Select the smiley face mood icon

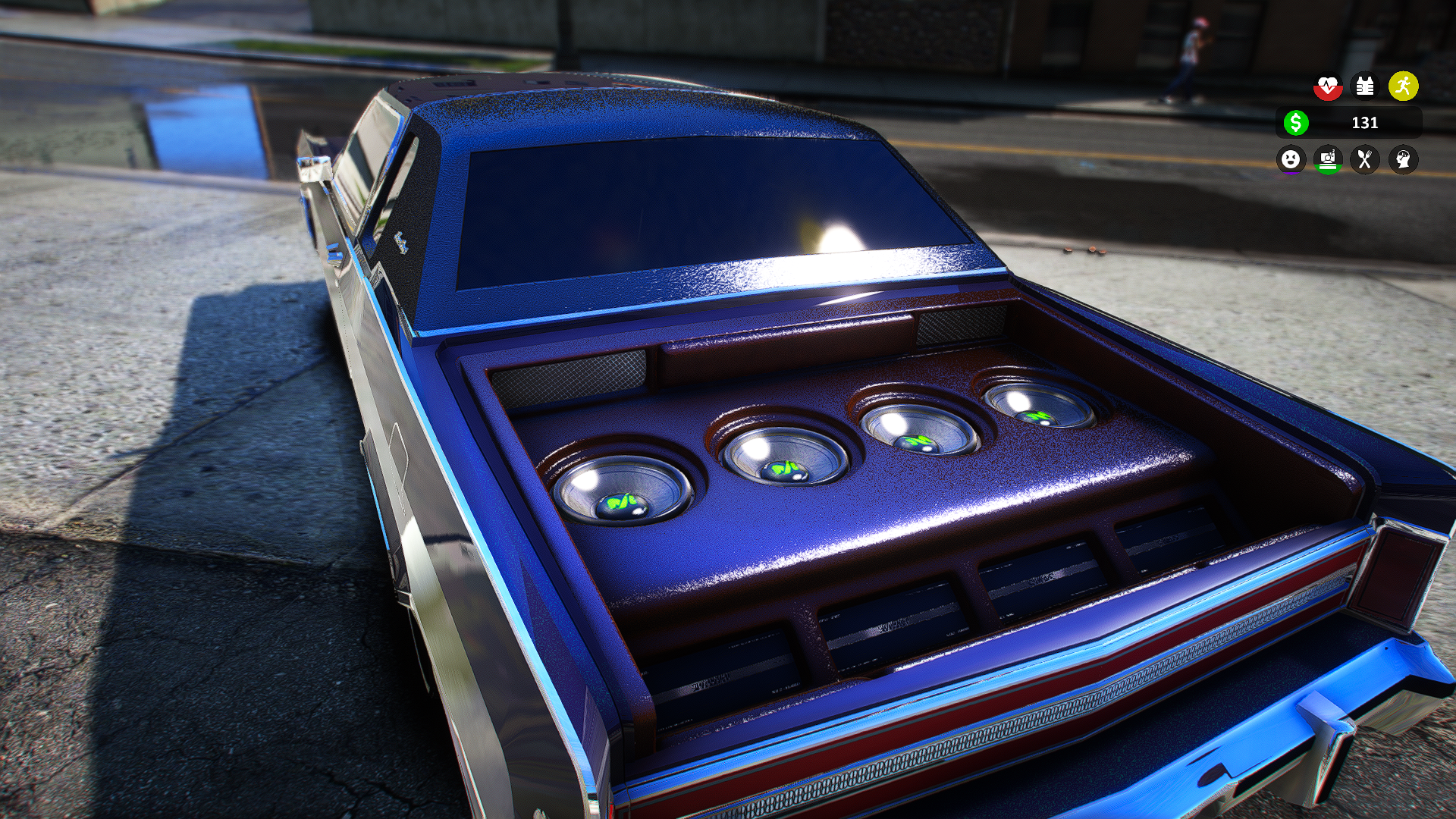[x=1291, y=159]
